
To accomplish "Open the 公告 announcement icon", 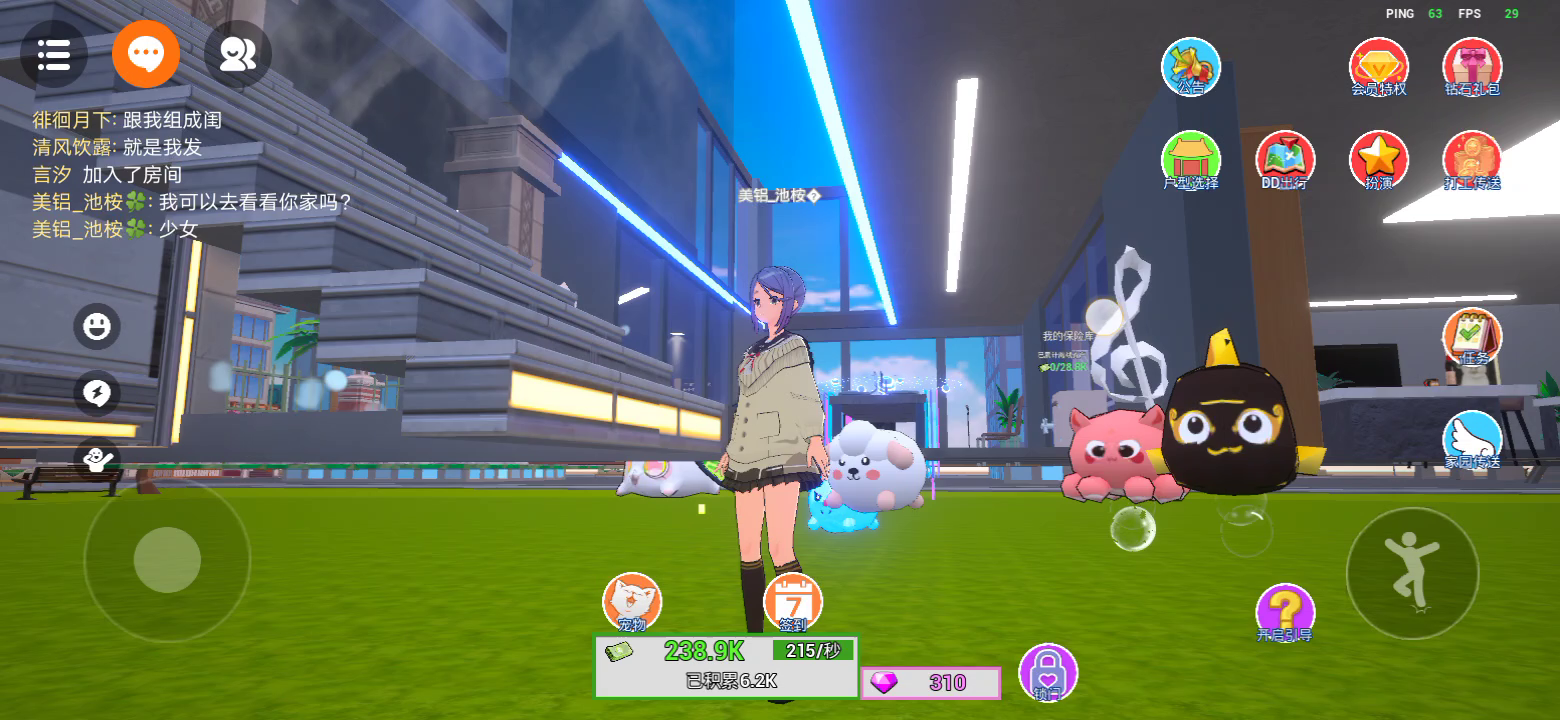I will click(1191, 66).
